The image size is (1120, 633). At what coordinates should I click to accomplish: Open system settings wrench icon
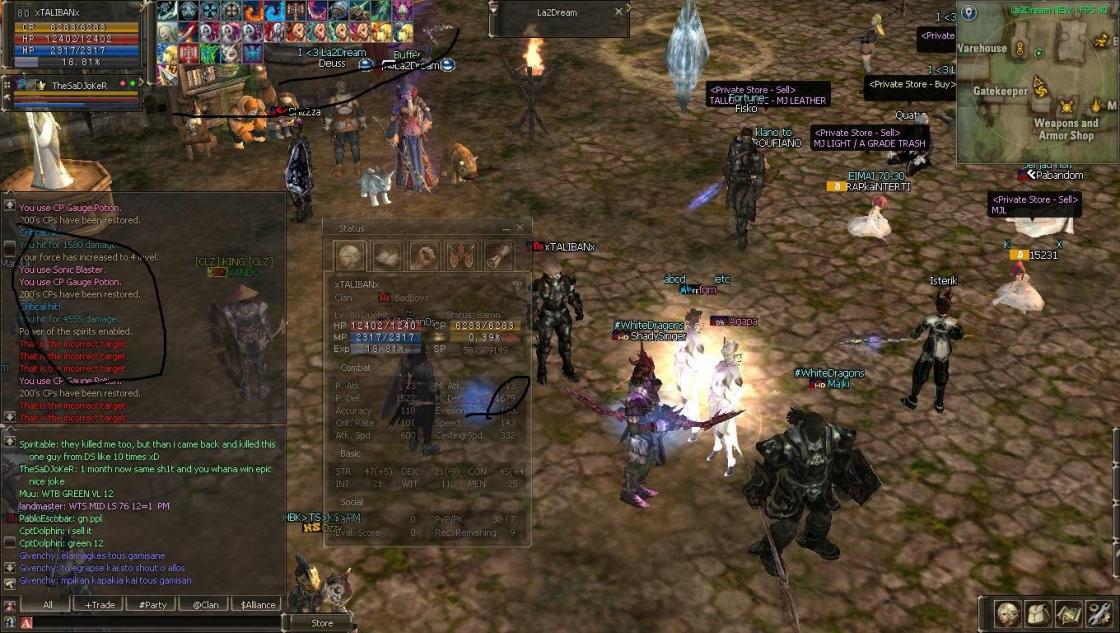click(1099, 614)
